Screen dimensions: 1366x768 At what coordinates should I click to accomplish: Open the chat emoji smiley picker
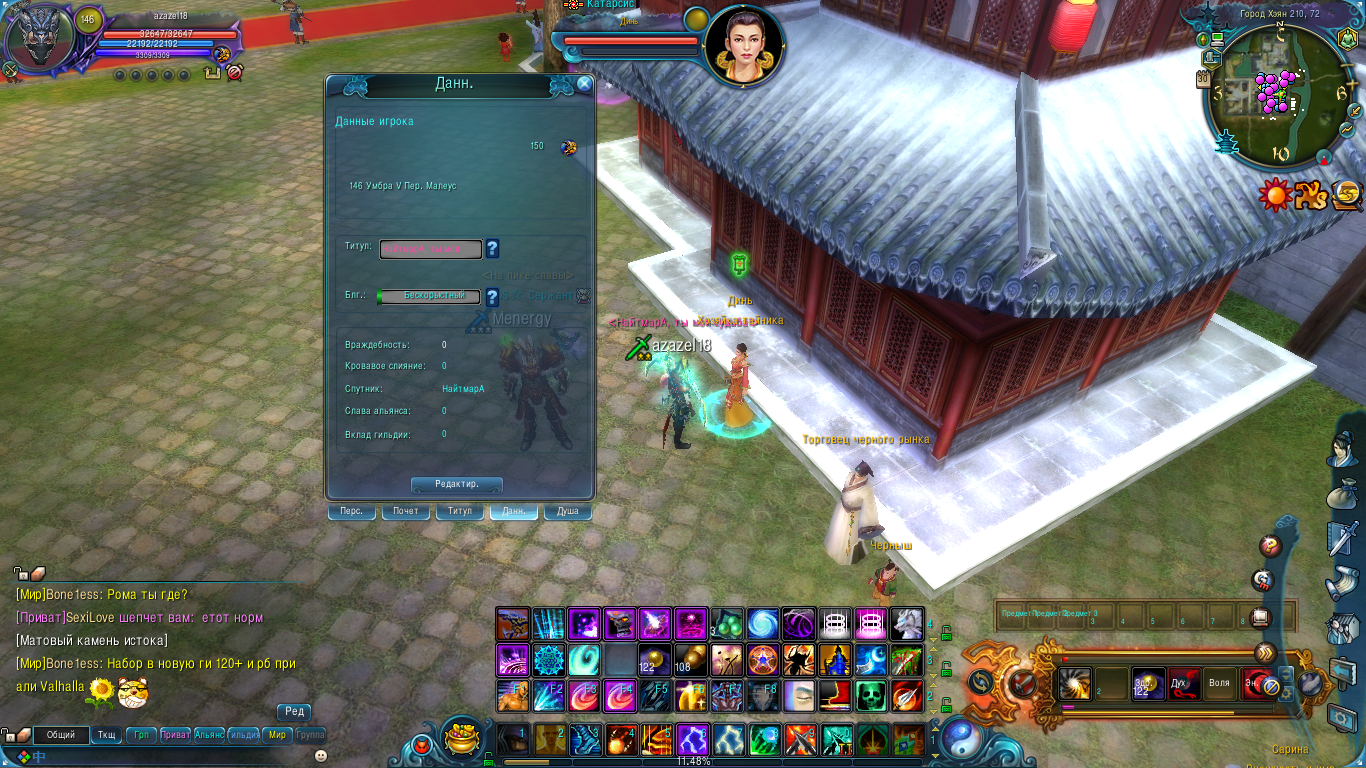(320, 756)
